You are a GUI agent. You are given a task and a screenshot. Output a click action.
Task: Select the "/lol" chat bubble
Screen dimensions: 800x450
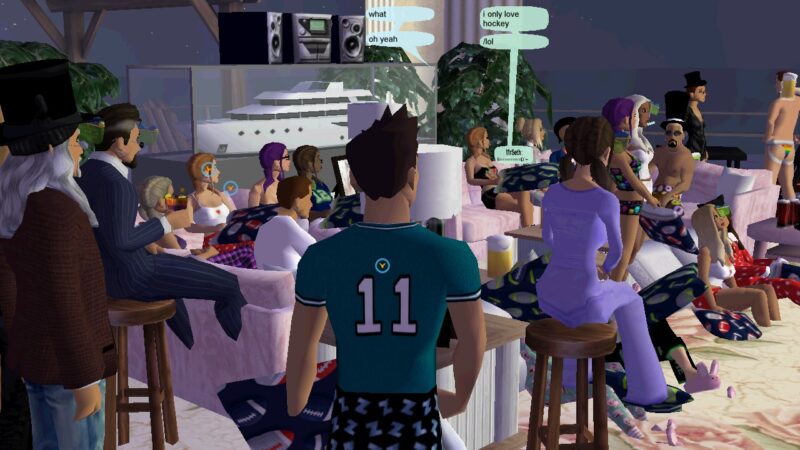(514, 42)
